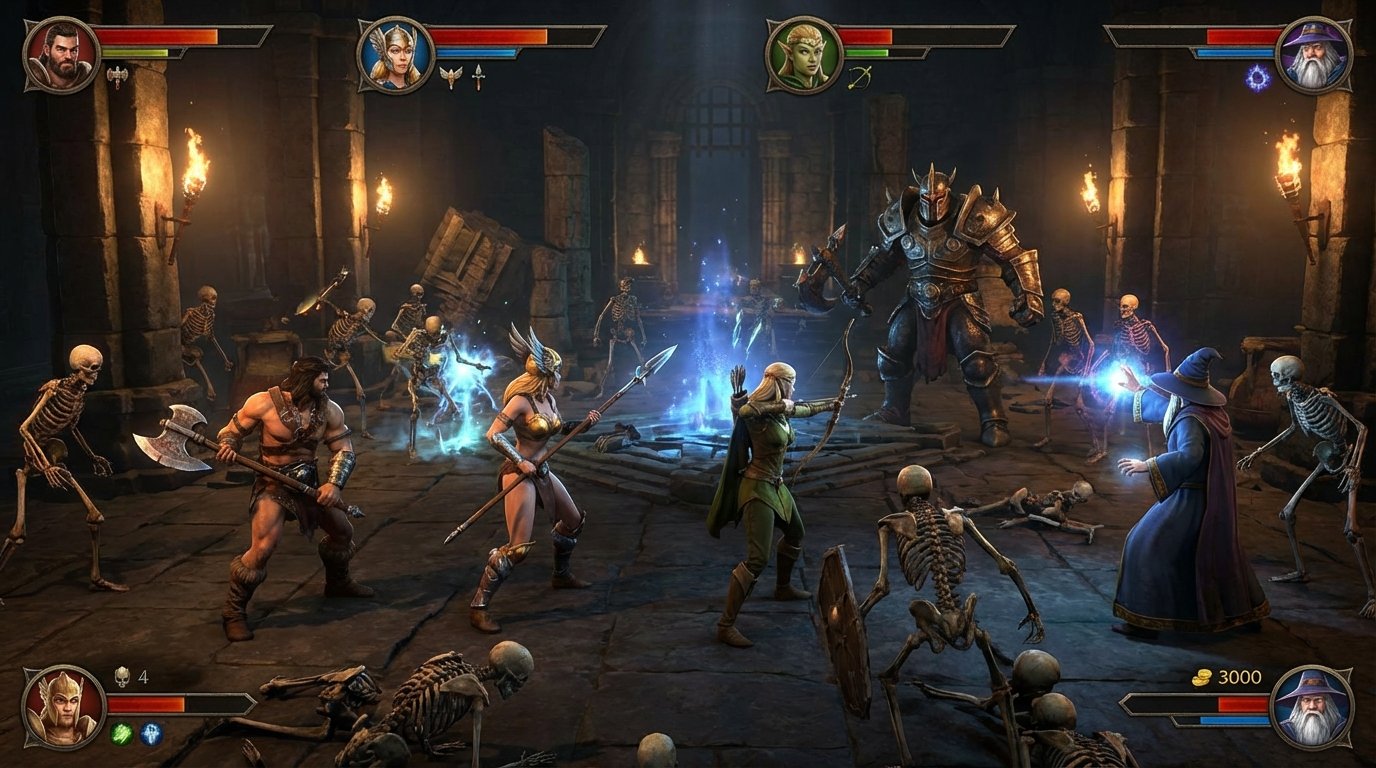The width and height of the screenshot is (1376, 768).
Task: Click the skull kill-counter icon
Action: click(x=122, y=676)
